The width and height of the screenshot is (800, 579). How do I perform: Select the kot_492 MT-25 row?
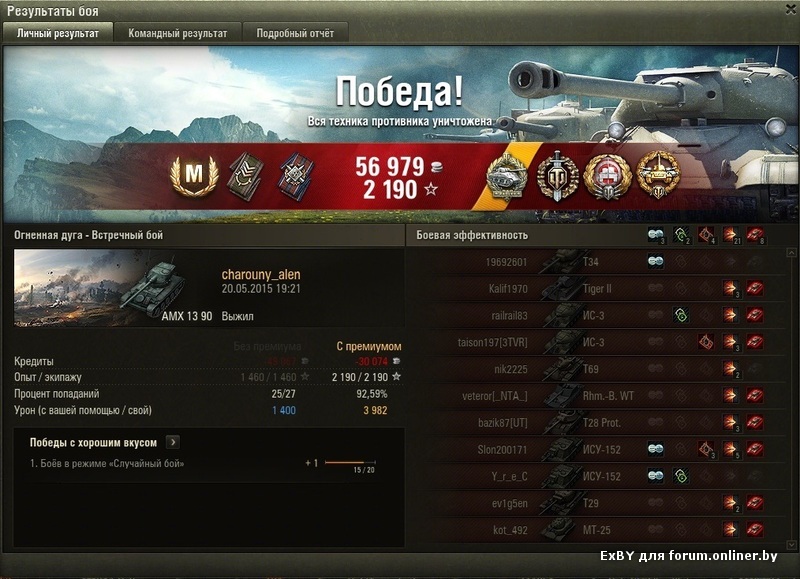[598, 529]
